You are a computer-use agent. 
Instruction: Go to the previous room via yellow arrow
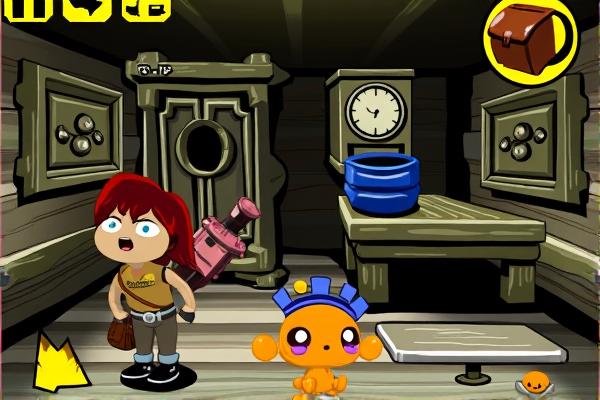62,364
